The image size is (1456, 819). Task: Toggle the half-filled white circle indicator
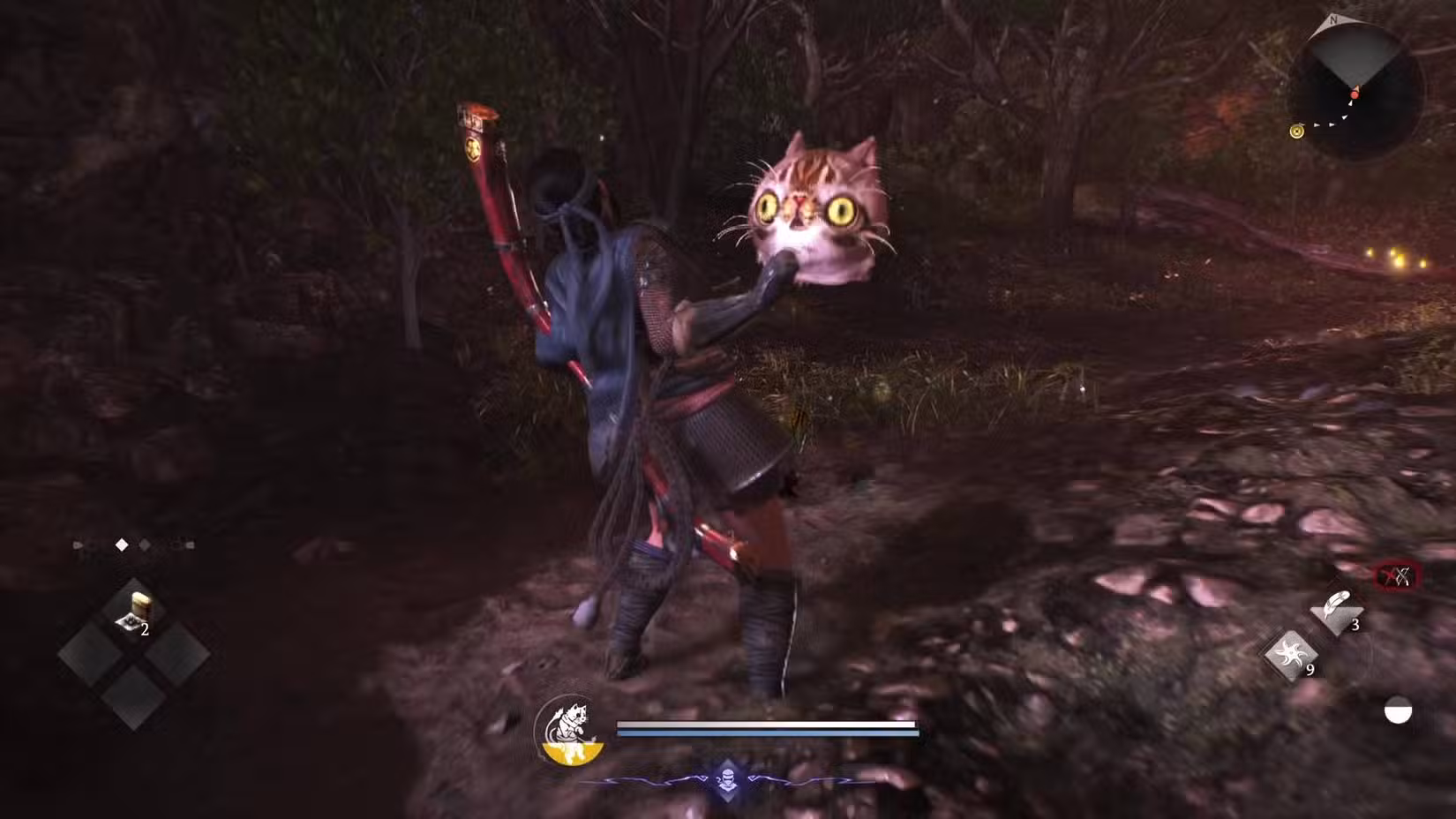pos(1397,710)
